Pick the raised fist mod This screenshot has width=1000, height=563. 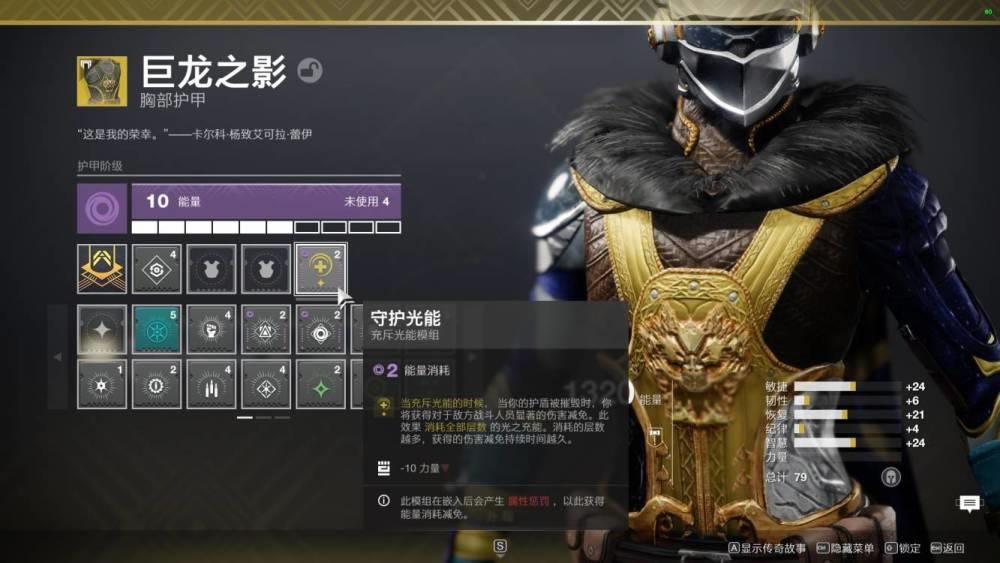click(211, 330)
